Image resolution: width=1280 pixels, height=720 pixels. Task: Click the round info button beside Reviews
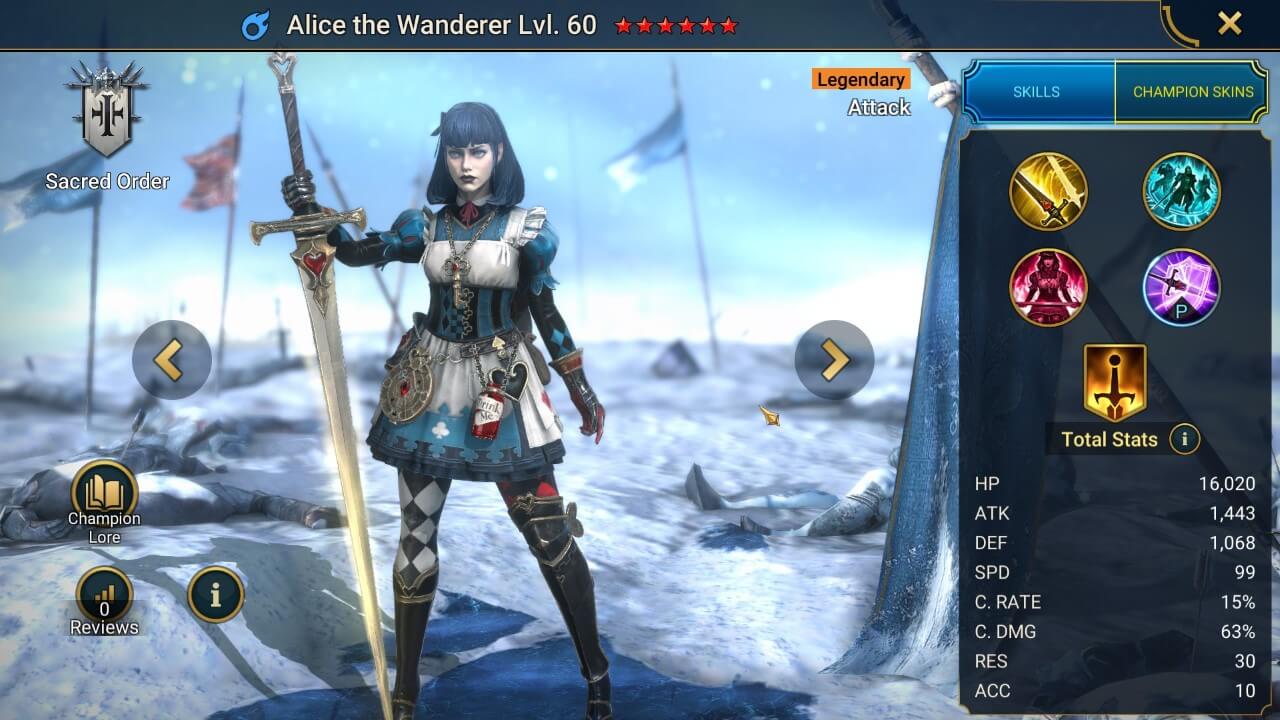point(215,595)
